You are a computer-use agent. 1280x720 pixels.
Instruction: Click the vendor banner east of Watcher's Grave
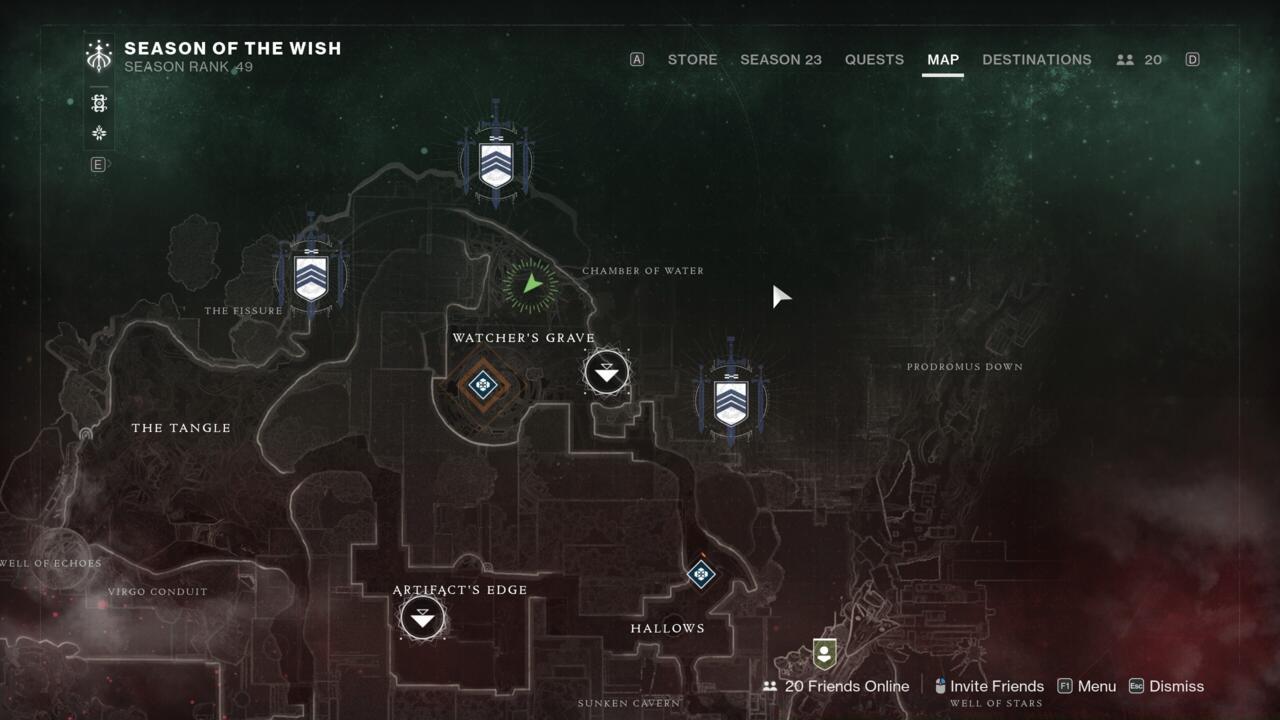(x=730, y=400)
